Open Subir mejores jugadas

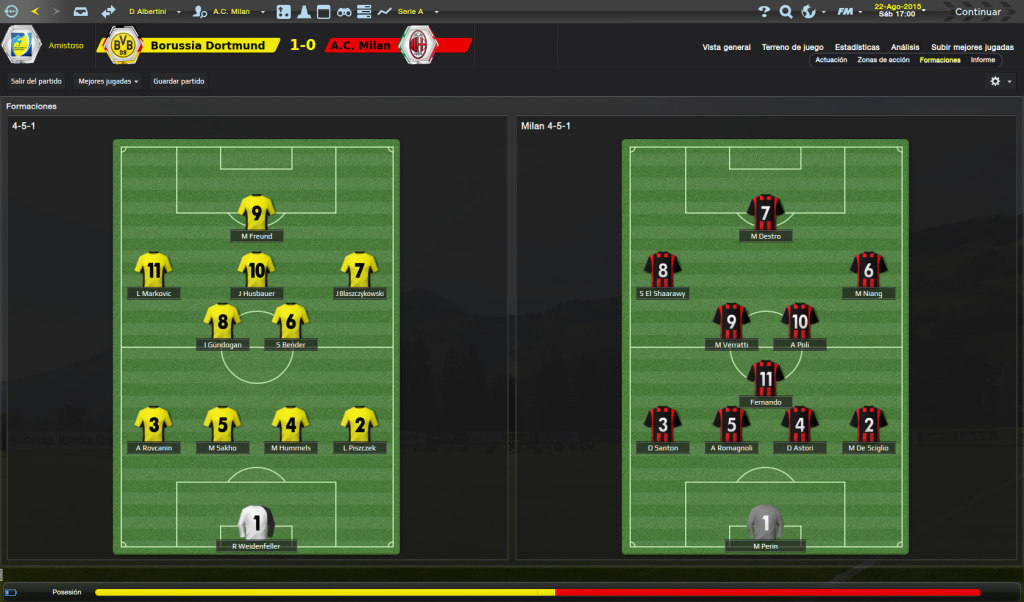click(971, 47)
